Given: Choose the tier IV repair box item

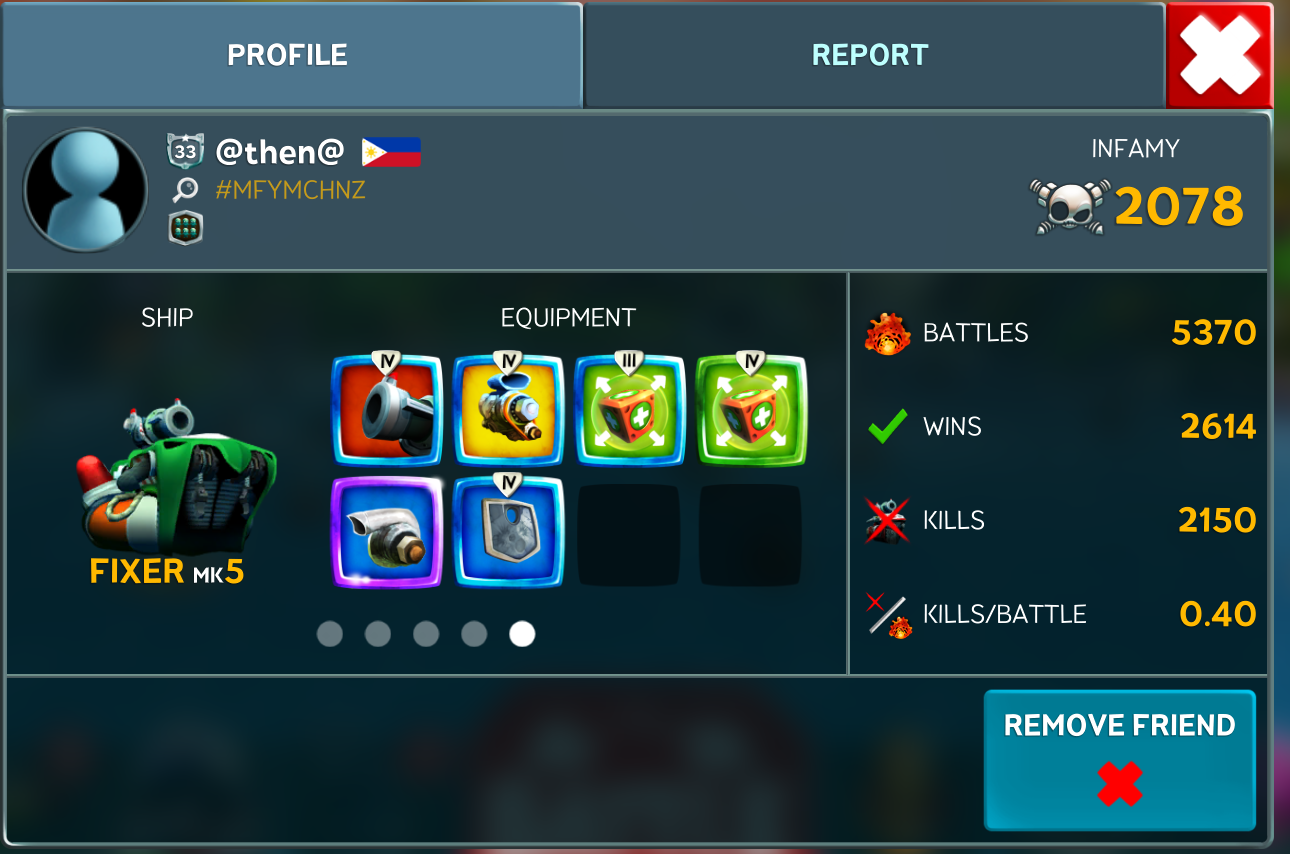Looking at the screenshot, I should point(751,410).
